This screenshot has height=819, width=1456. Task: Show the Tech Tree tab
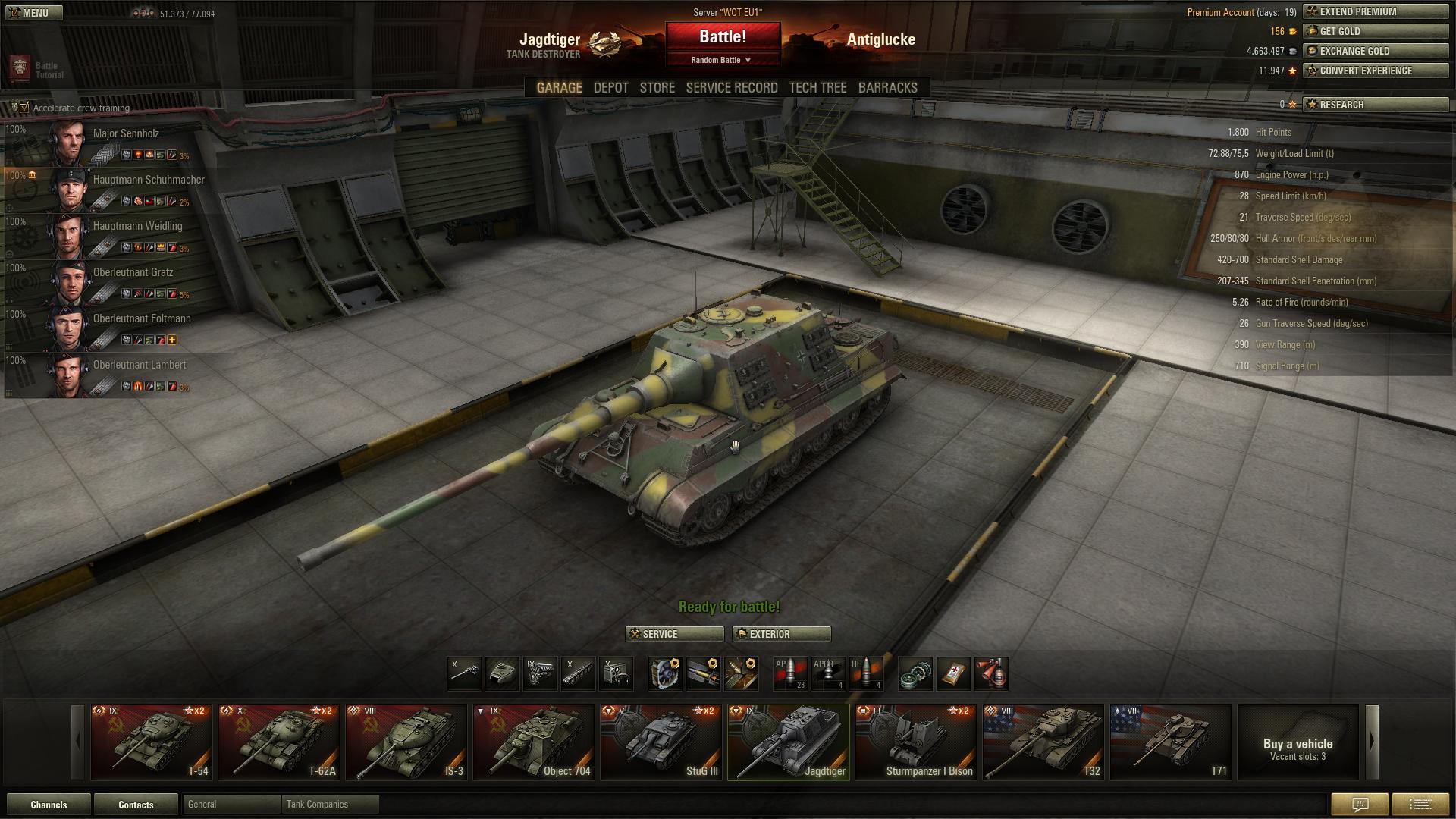(x=817, y=88)
